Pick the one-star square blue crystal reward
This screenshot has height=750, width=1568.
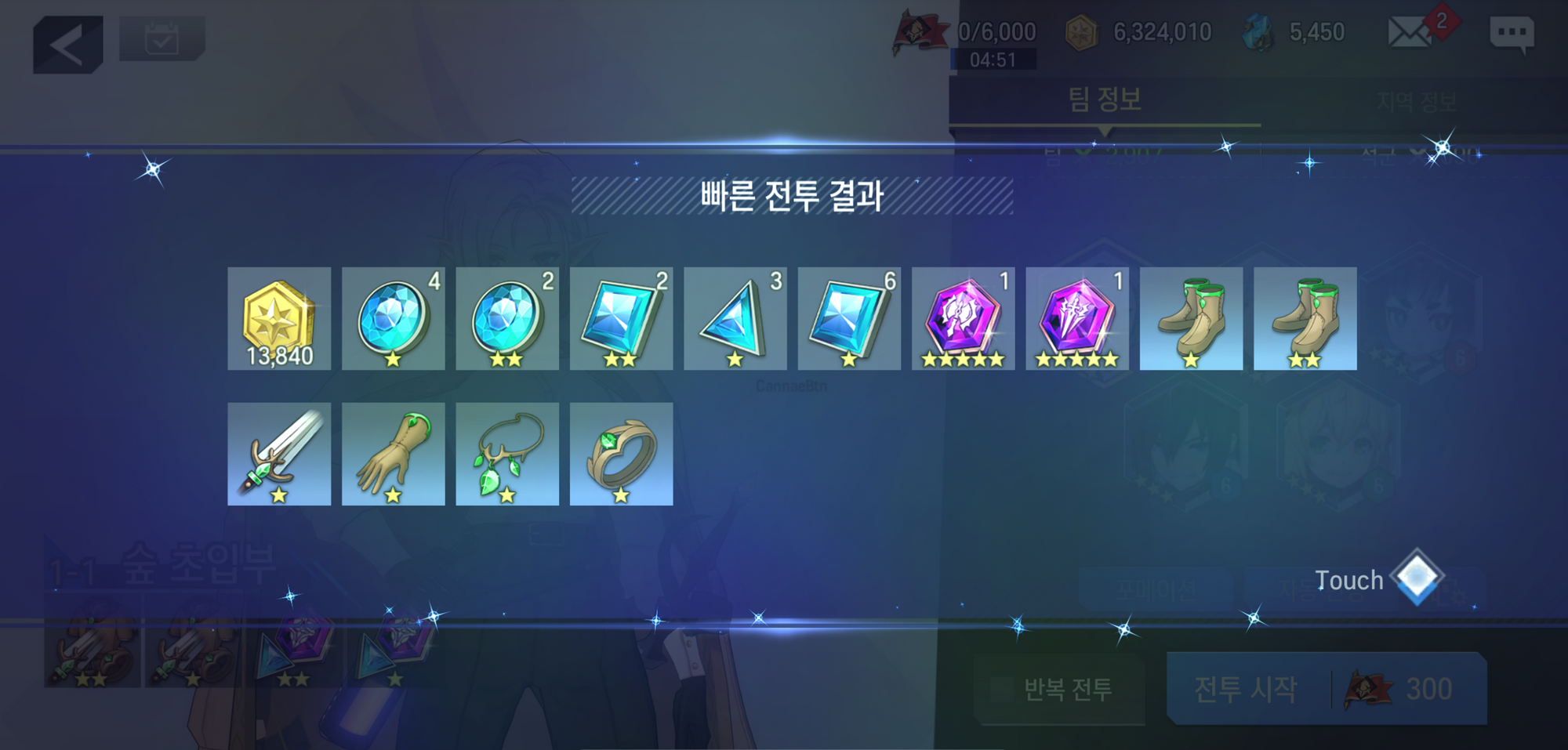tap(849, 318)
